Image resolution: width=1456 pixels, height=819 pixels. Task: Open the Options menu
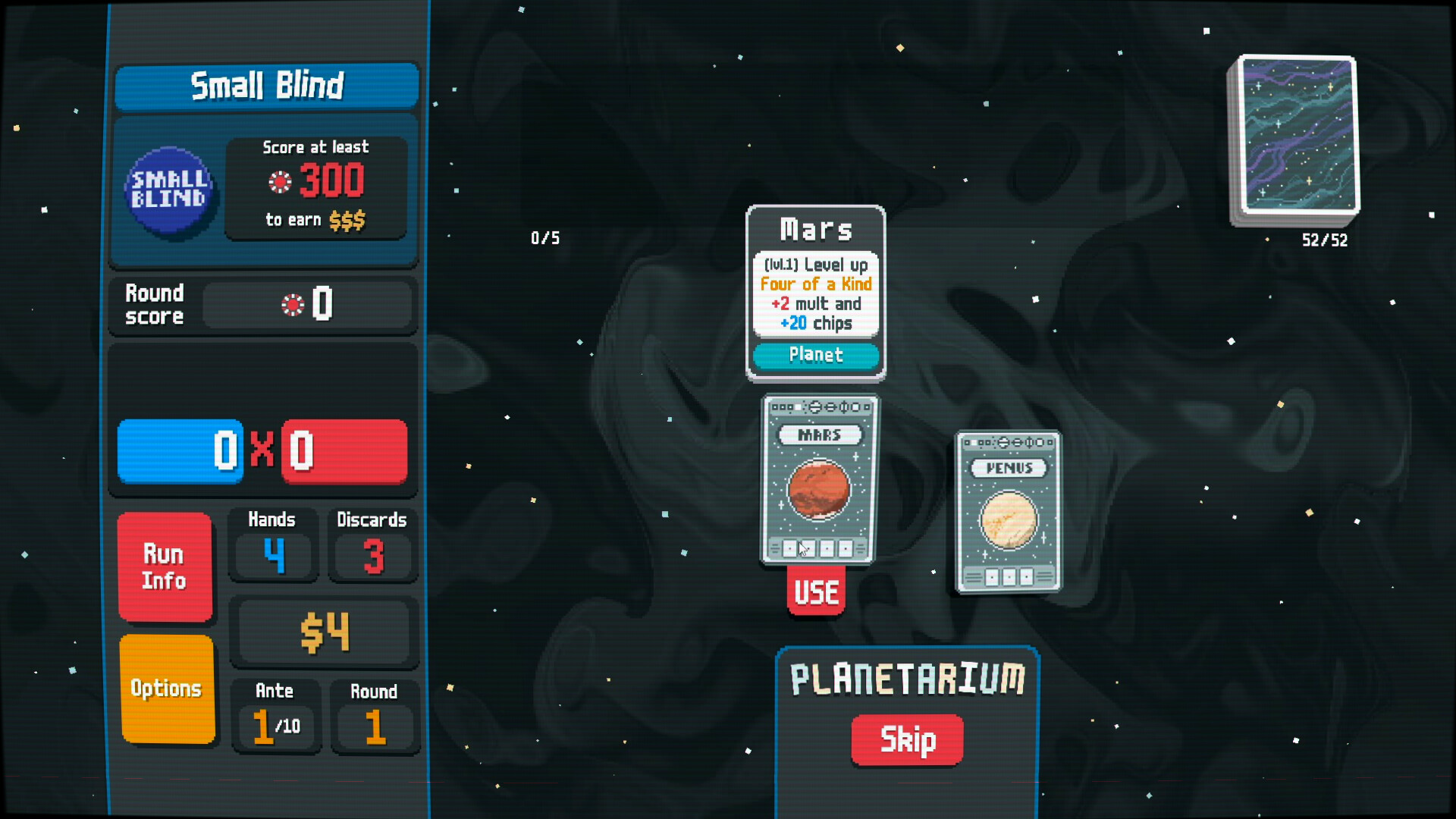pyautogui.click(x=166, y=689)
